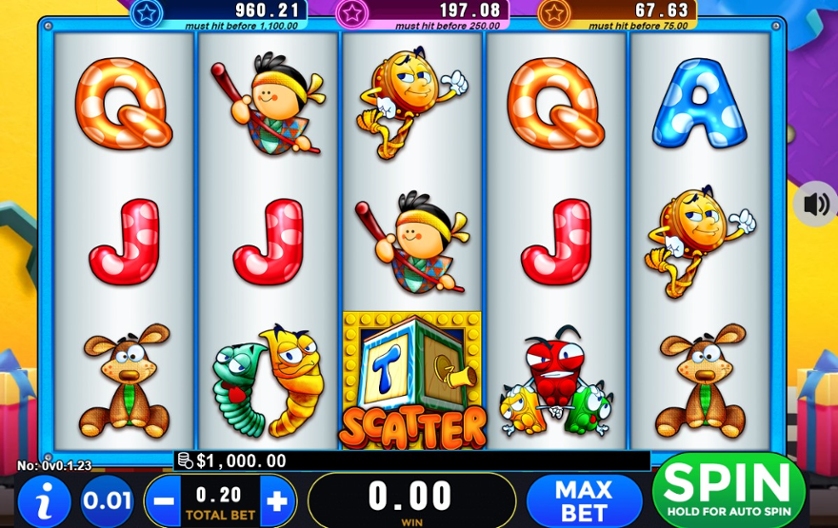The image size is (838, 528).
Task: Increase total bet with the plus button
Action: [278, 500]
